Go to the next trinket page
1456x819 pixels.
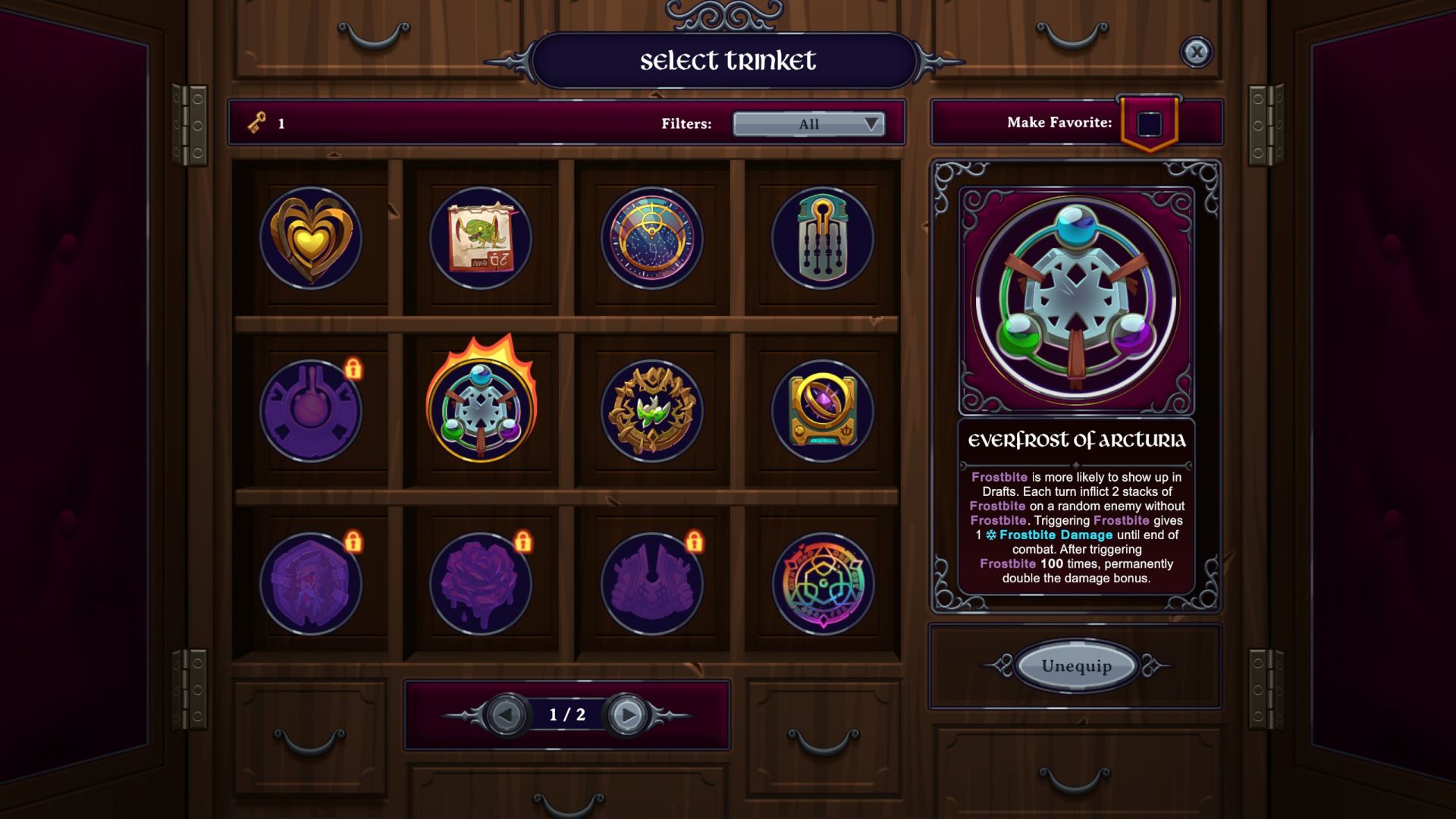[x=627, y=714]
